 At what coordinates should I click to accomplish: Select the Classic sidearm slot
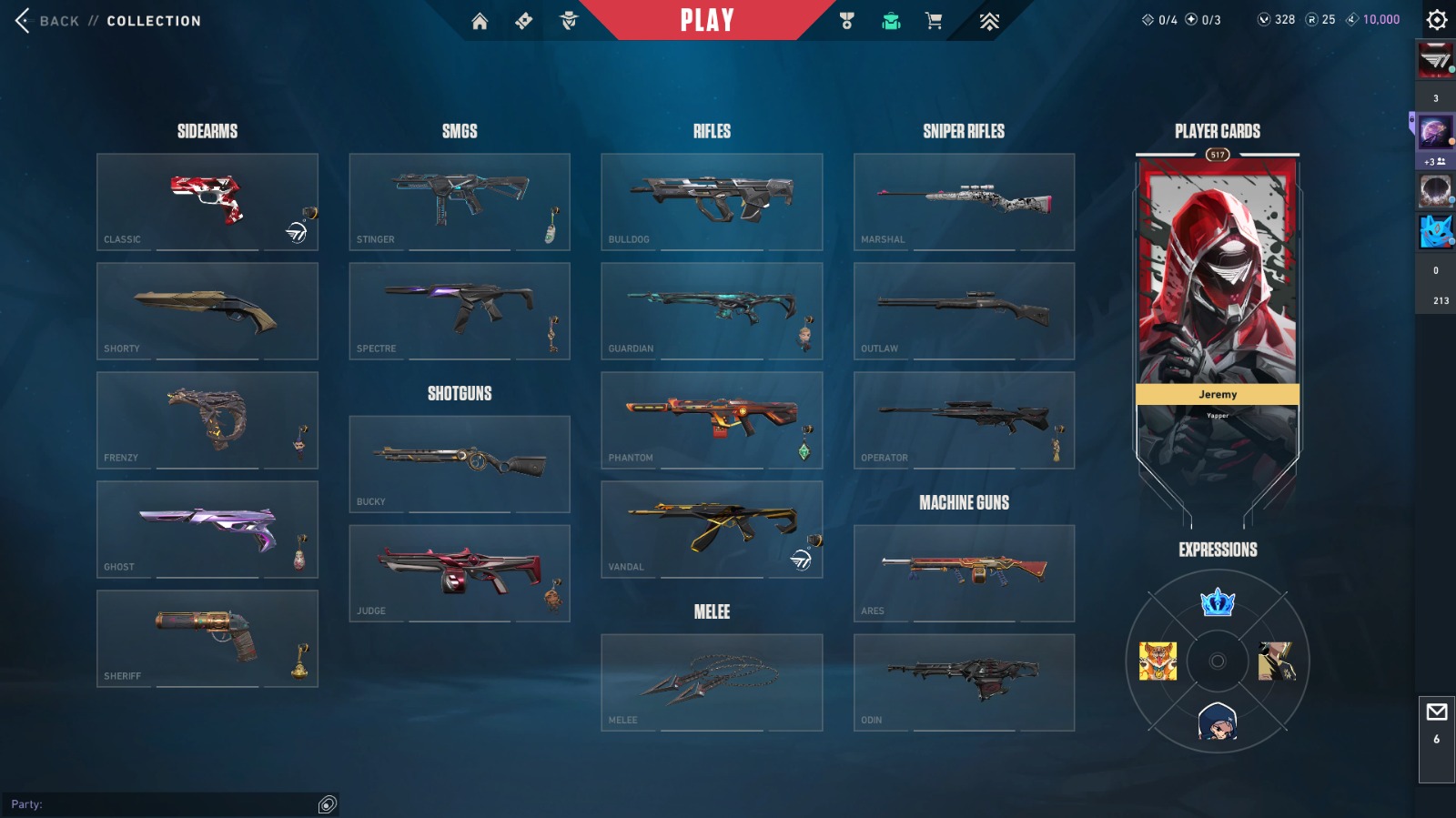[207, 201]
